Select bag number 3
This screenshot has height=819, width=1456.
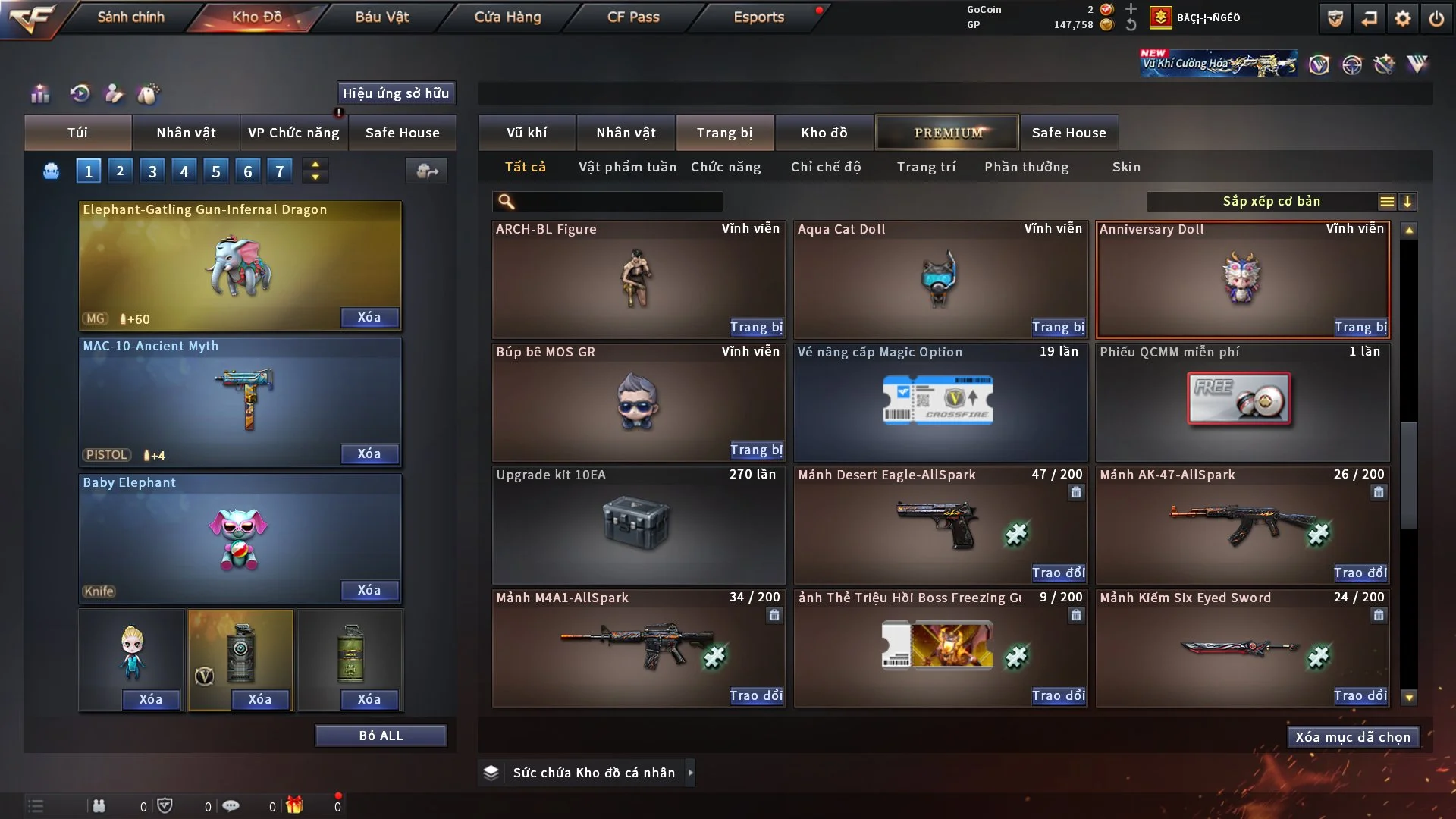tap(152, 171)
